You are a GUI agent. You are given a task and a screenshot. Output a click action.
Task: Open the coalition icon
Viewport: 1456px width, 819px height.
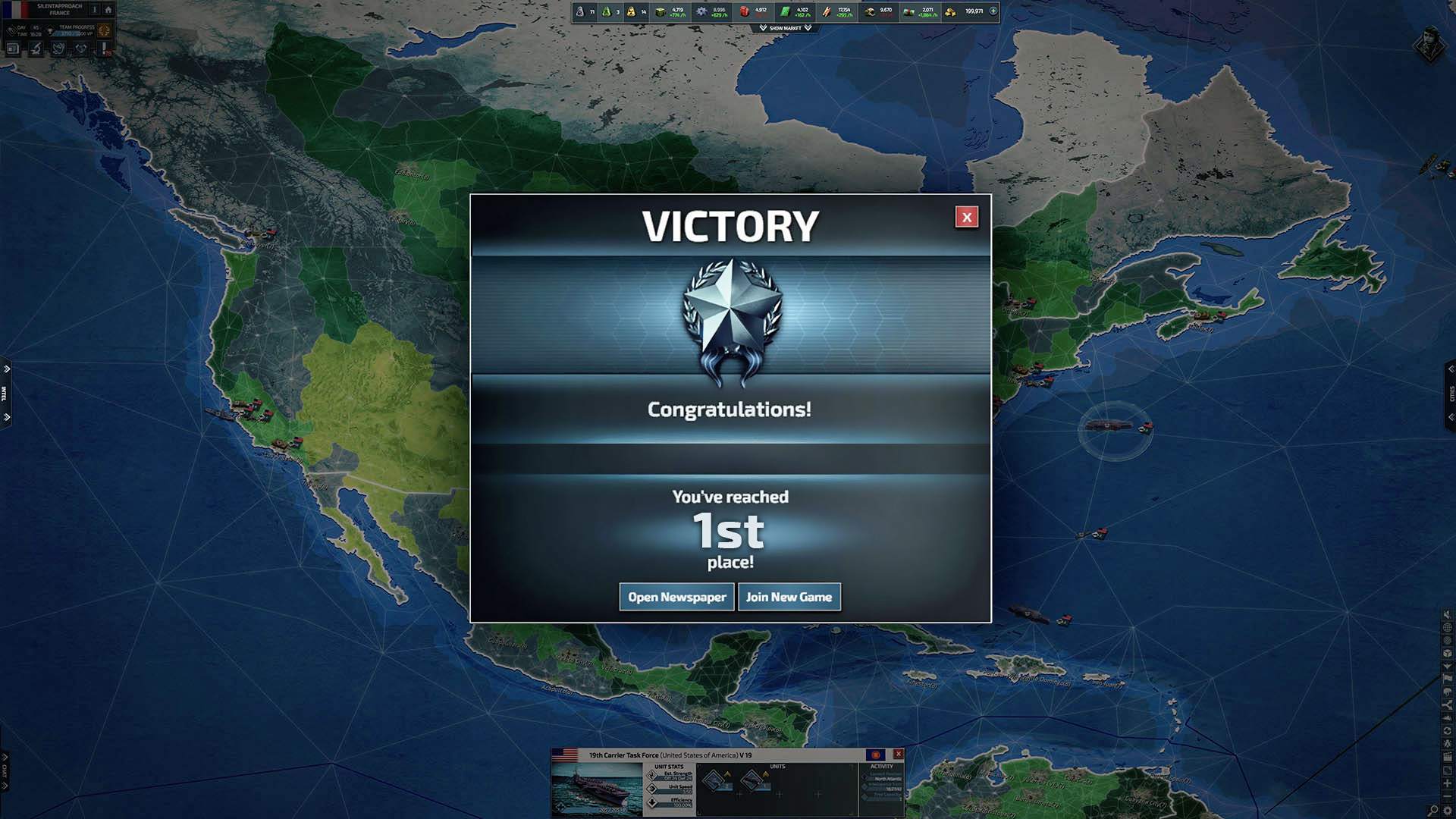80,48
